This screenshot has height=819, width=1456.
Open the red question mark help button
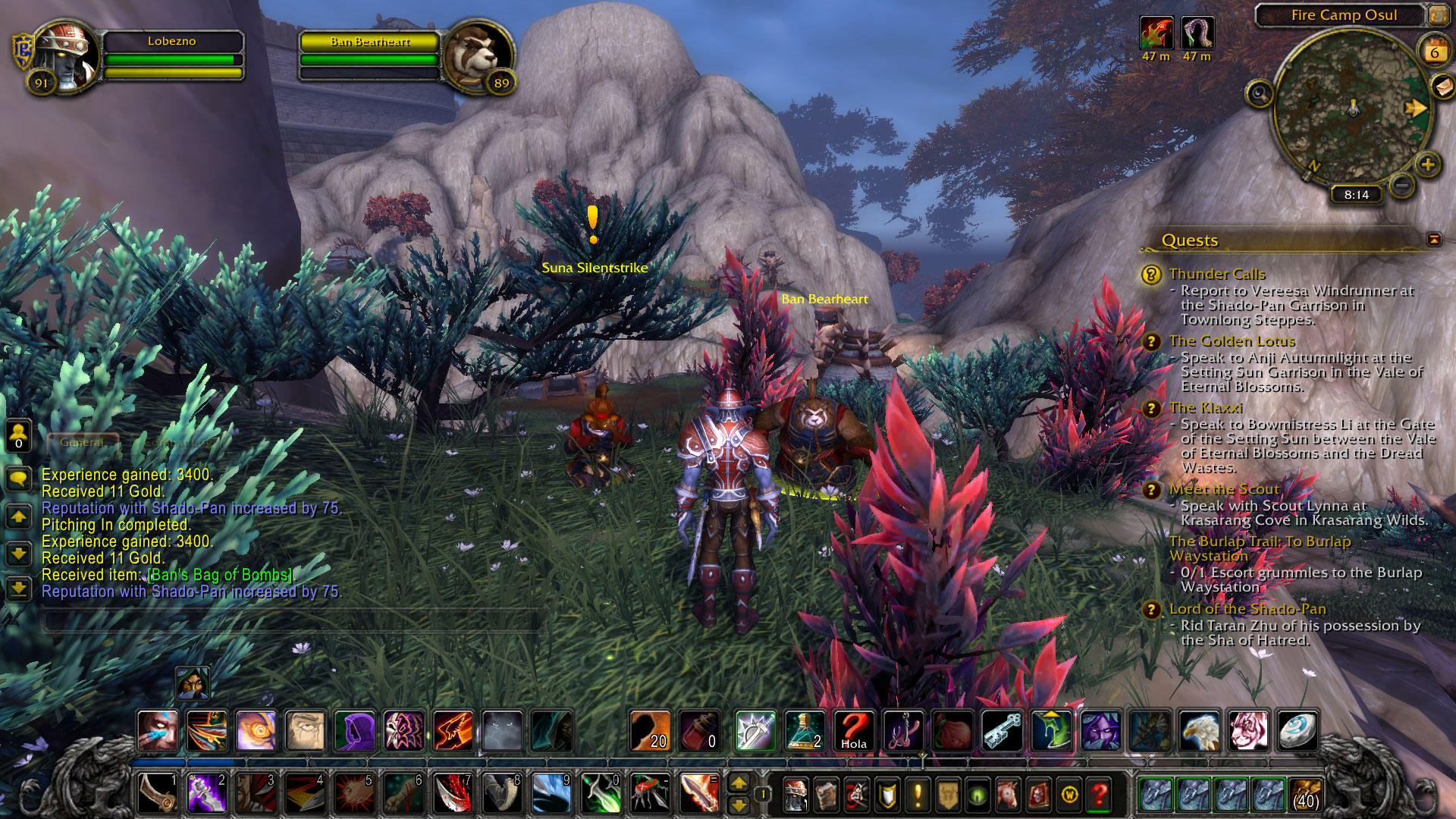click(x=1099, y=795)
